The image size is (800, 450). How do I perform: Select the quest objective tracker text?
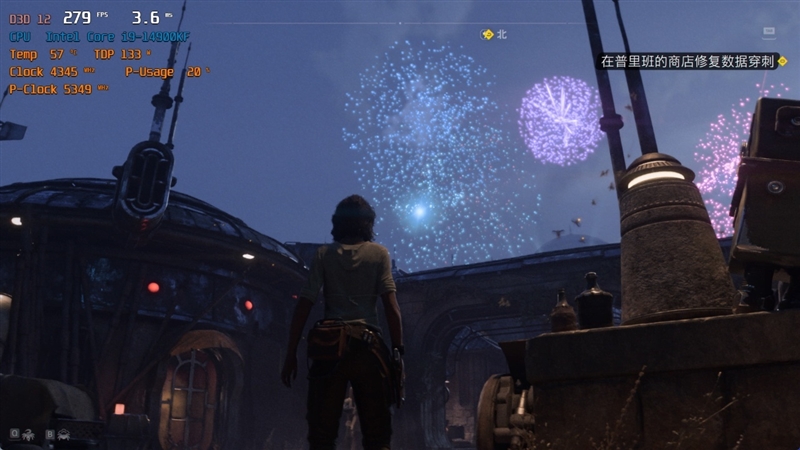pos(688,61)
